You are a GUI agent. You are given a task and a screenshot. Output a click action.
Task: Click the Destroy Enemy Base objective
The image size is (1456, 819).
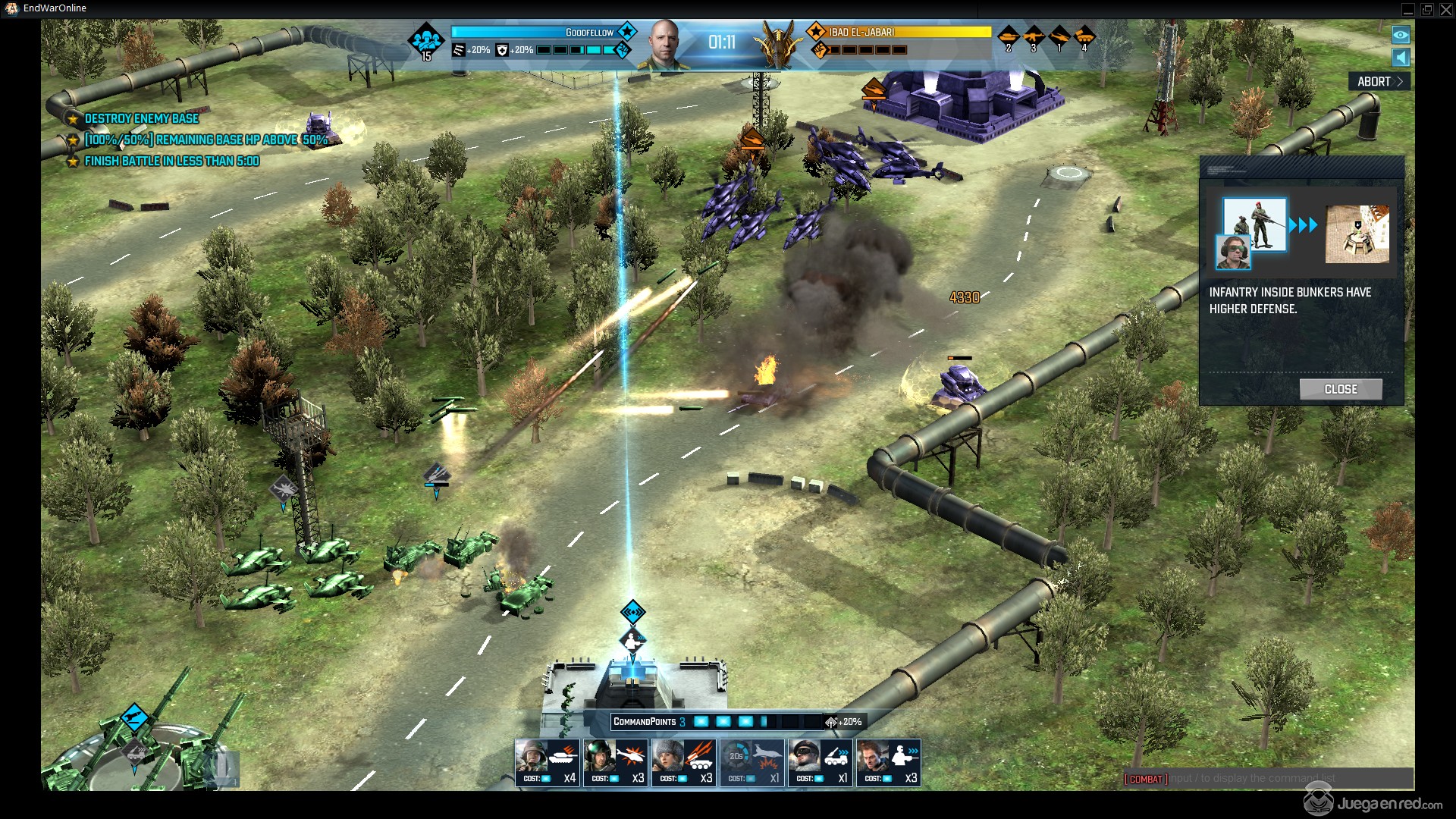(x=141, y=118)
